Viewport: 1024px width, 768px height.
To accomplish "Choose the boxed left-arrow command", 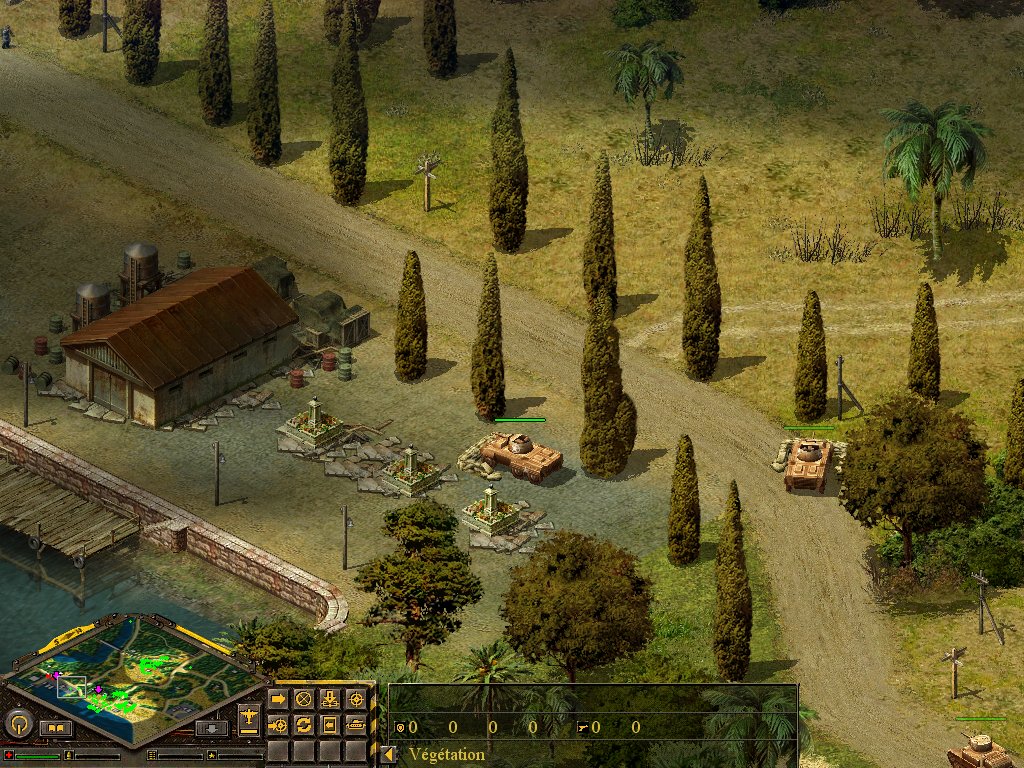I will click(x=330, y=724).
